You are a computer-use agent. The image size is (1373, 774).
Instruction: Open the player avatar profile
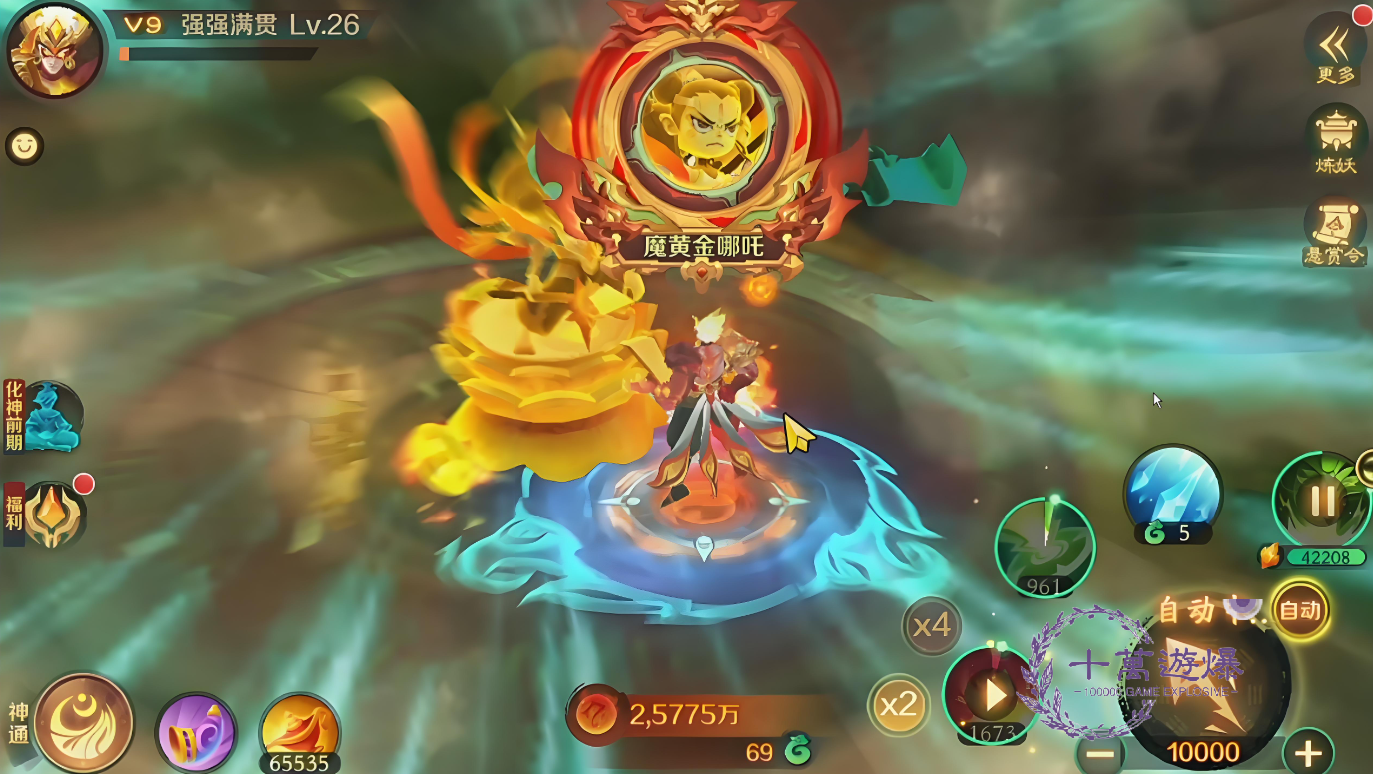pyautogui.click(x=54, y=50)
